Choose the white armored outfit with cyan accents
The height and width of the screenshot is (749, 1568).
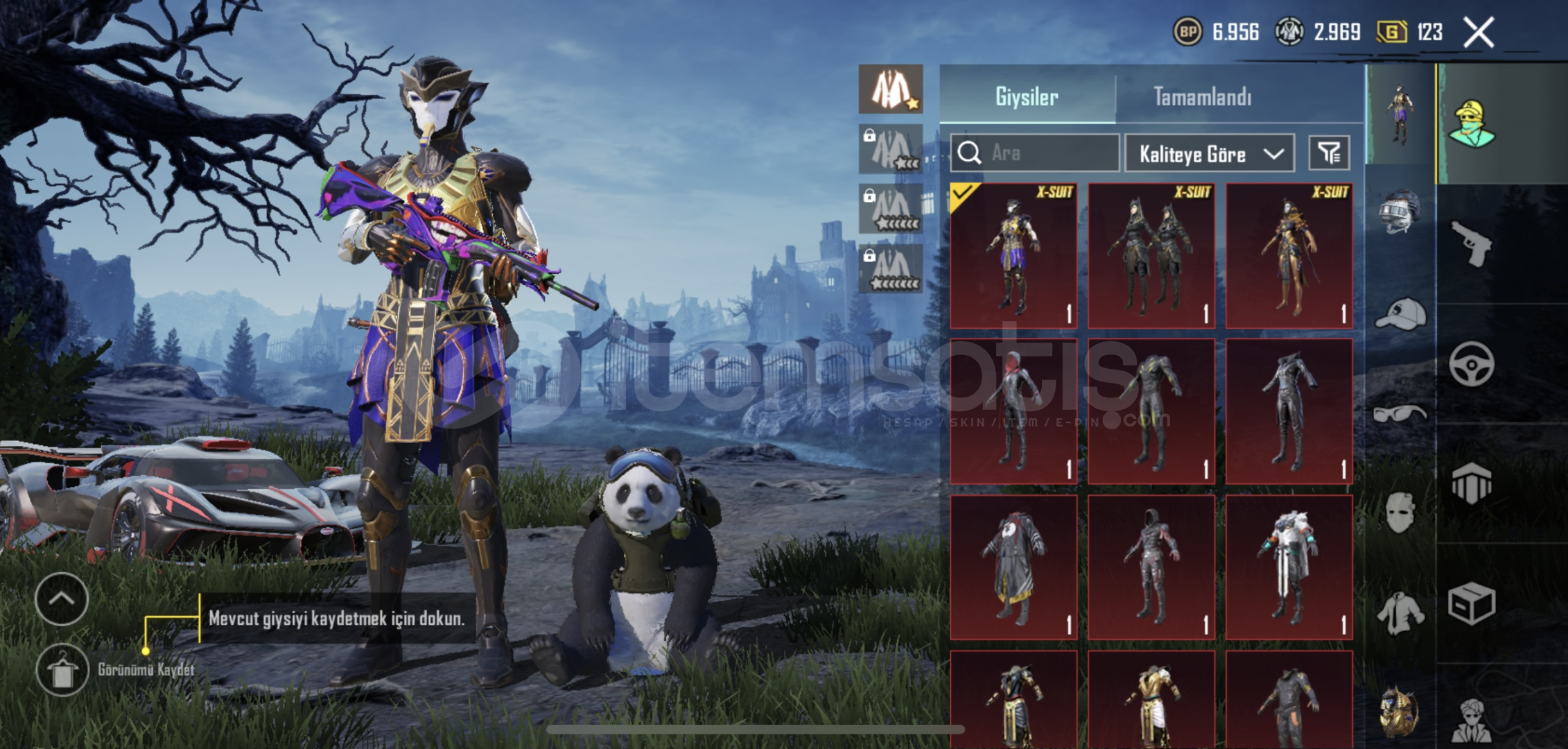[x=1289, y=567]
